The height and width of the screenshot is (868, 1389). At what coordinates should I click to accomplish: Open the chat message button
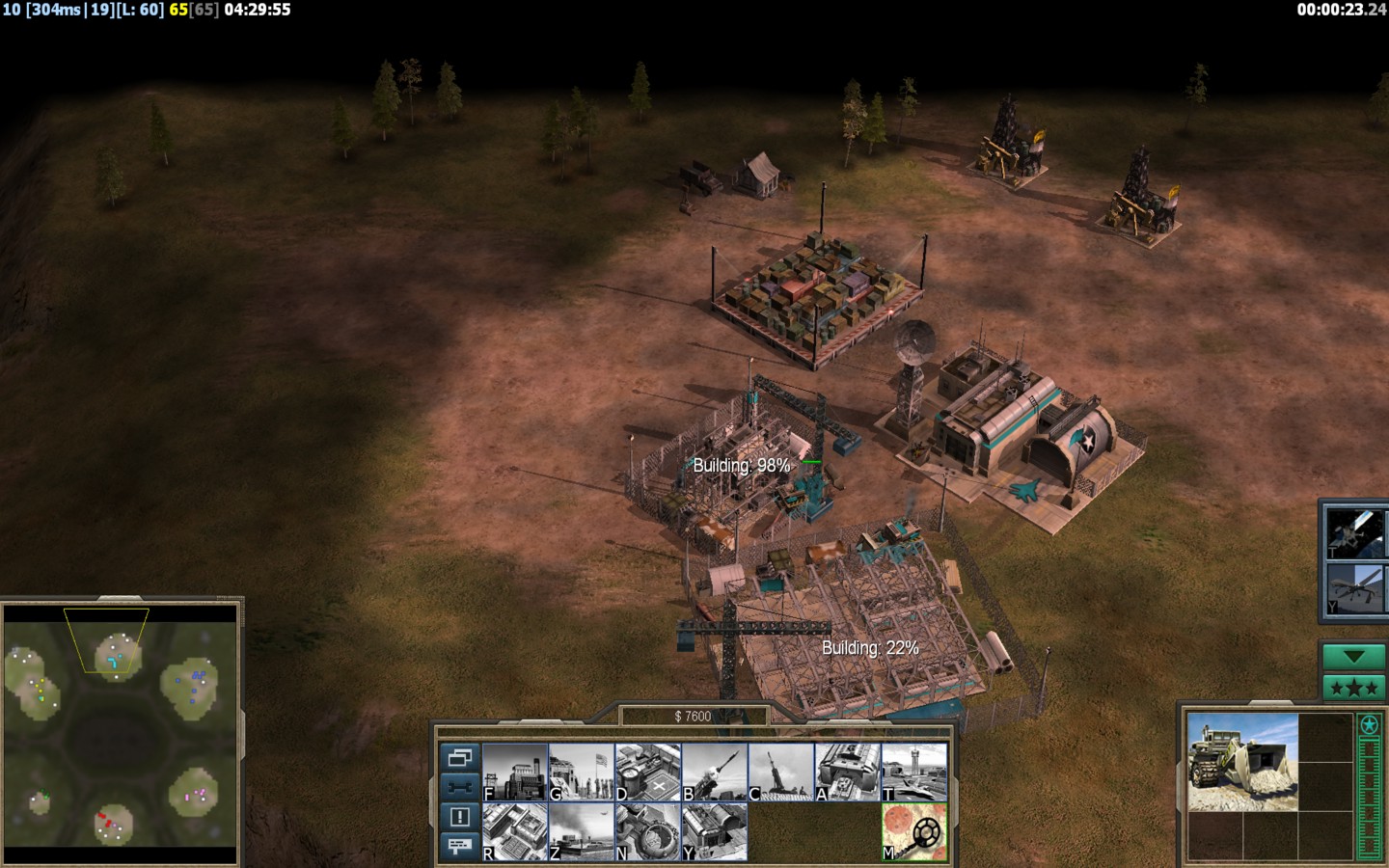[x=459, y=846]
